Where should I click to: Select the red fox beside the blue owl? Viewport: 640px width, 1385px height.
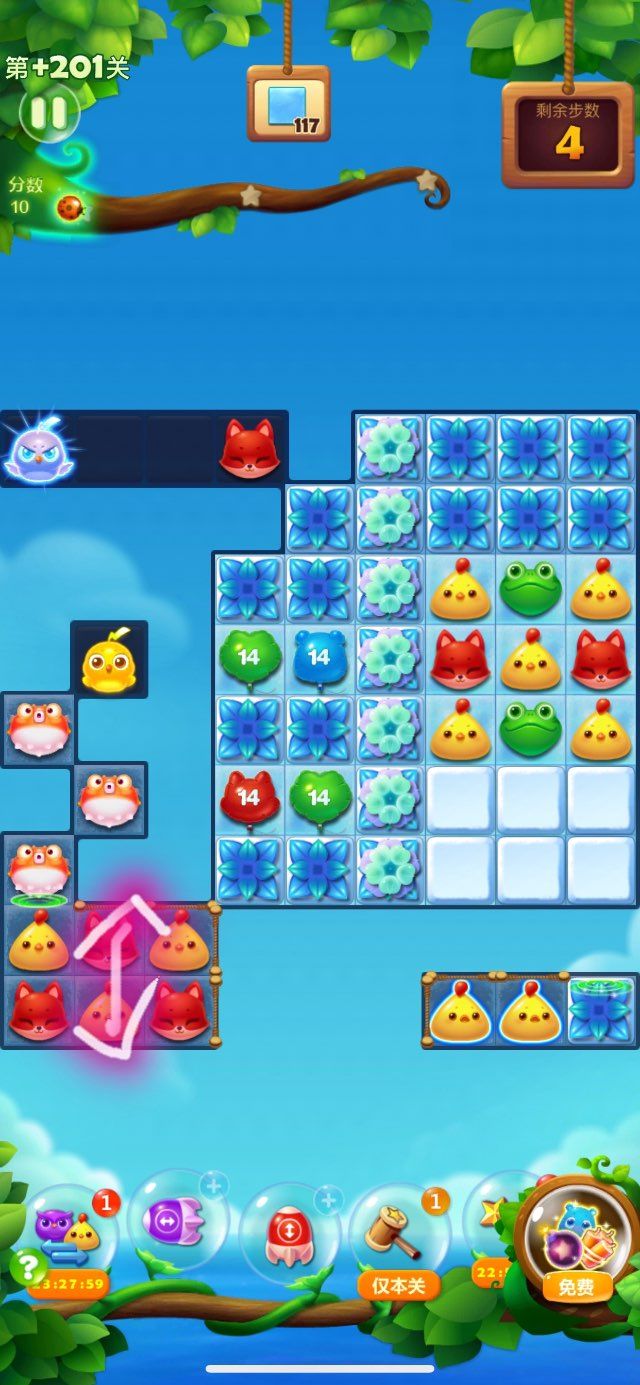point(248,449)
